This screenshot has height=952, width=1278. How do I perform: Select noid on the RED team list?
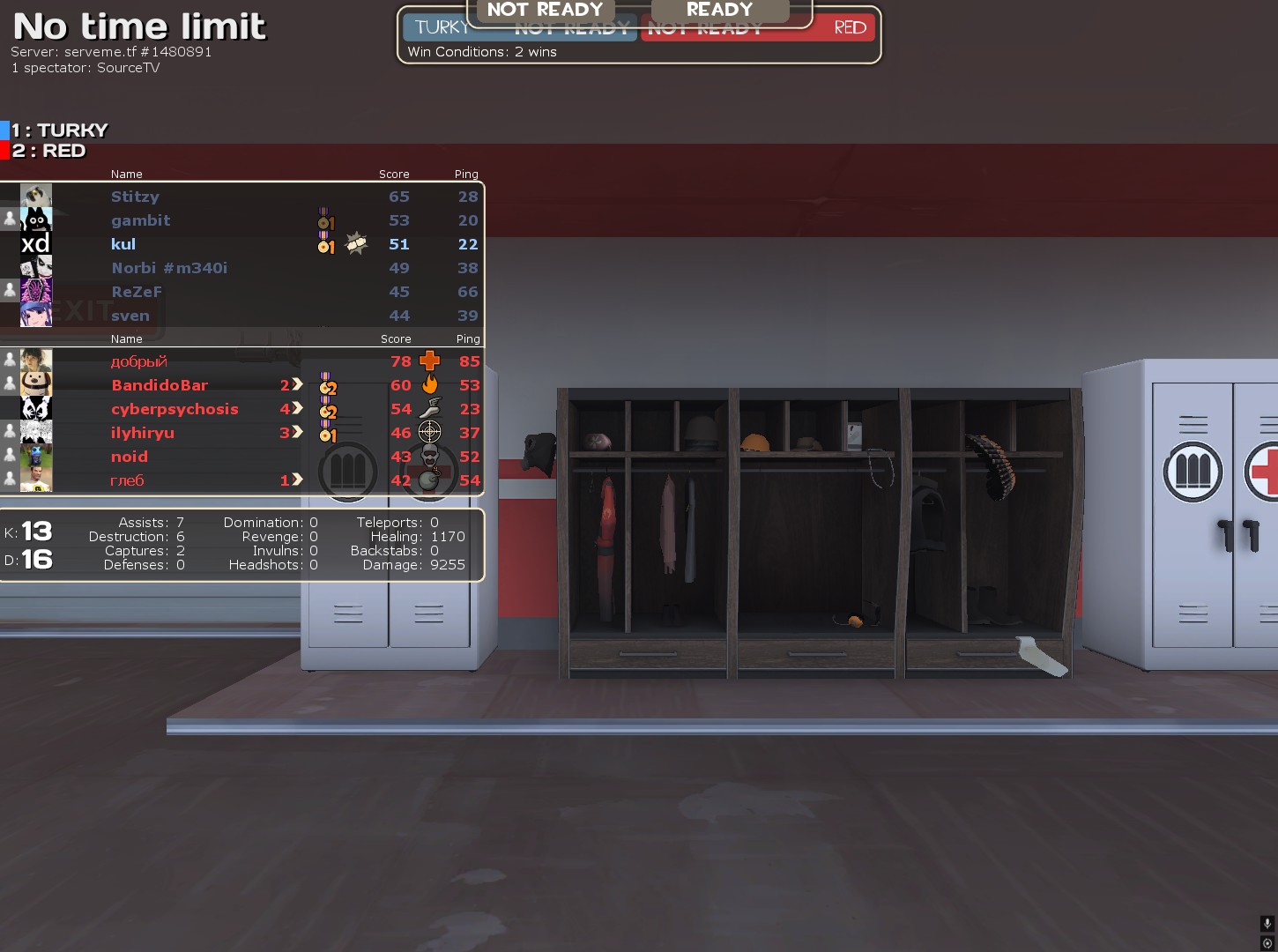pyautogui.click(x=130, y=457)
